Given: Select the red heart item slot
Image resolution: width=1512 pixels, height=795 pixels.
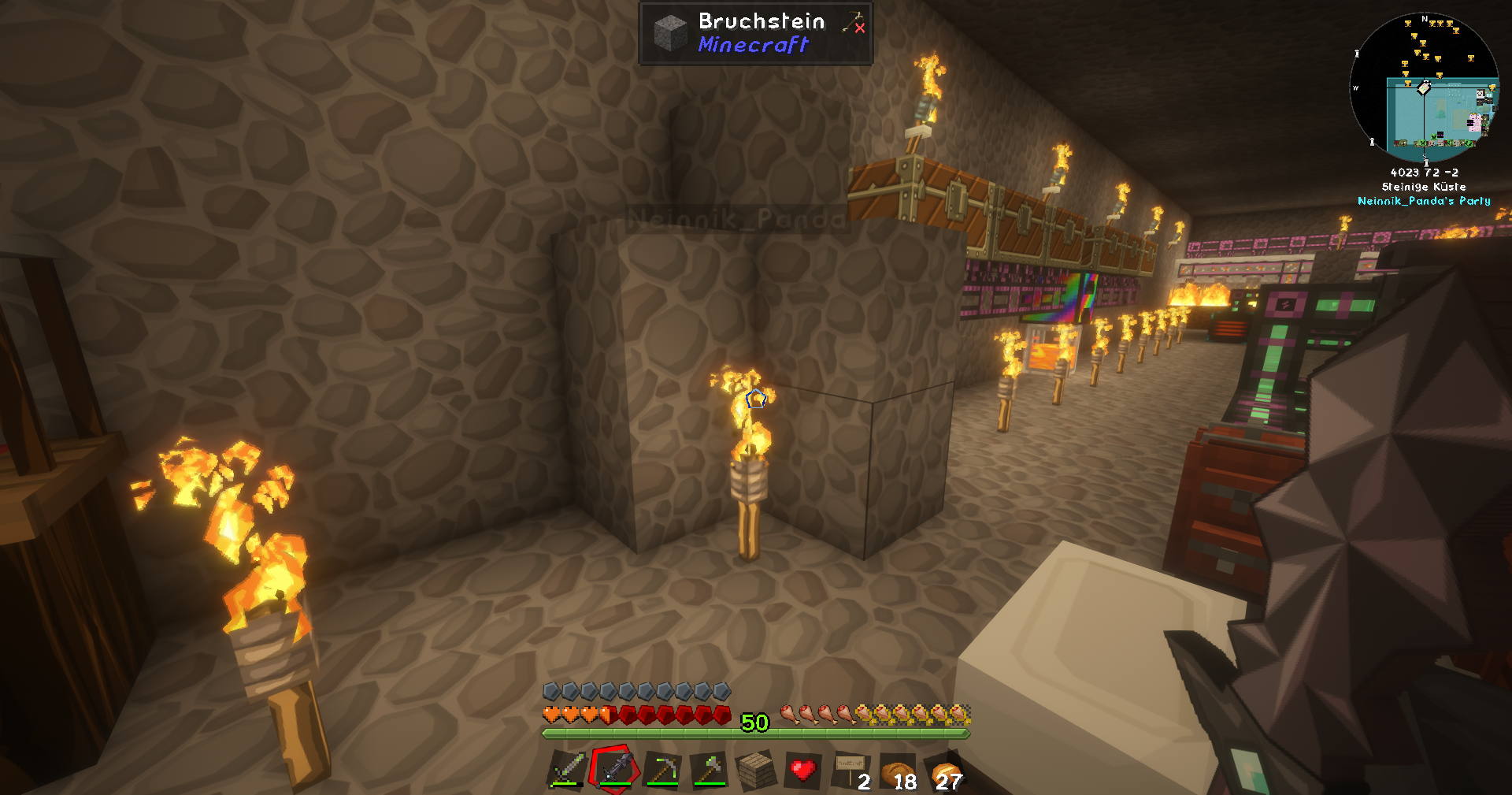Looking at the screenshot, I should pyautogui.click(x=803, y=770).
